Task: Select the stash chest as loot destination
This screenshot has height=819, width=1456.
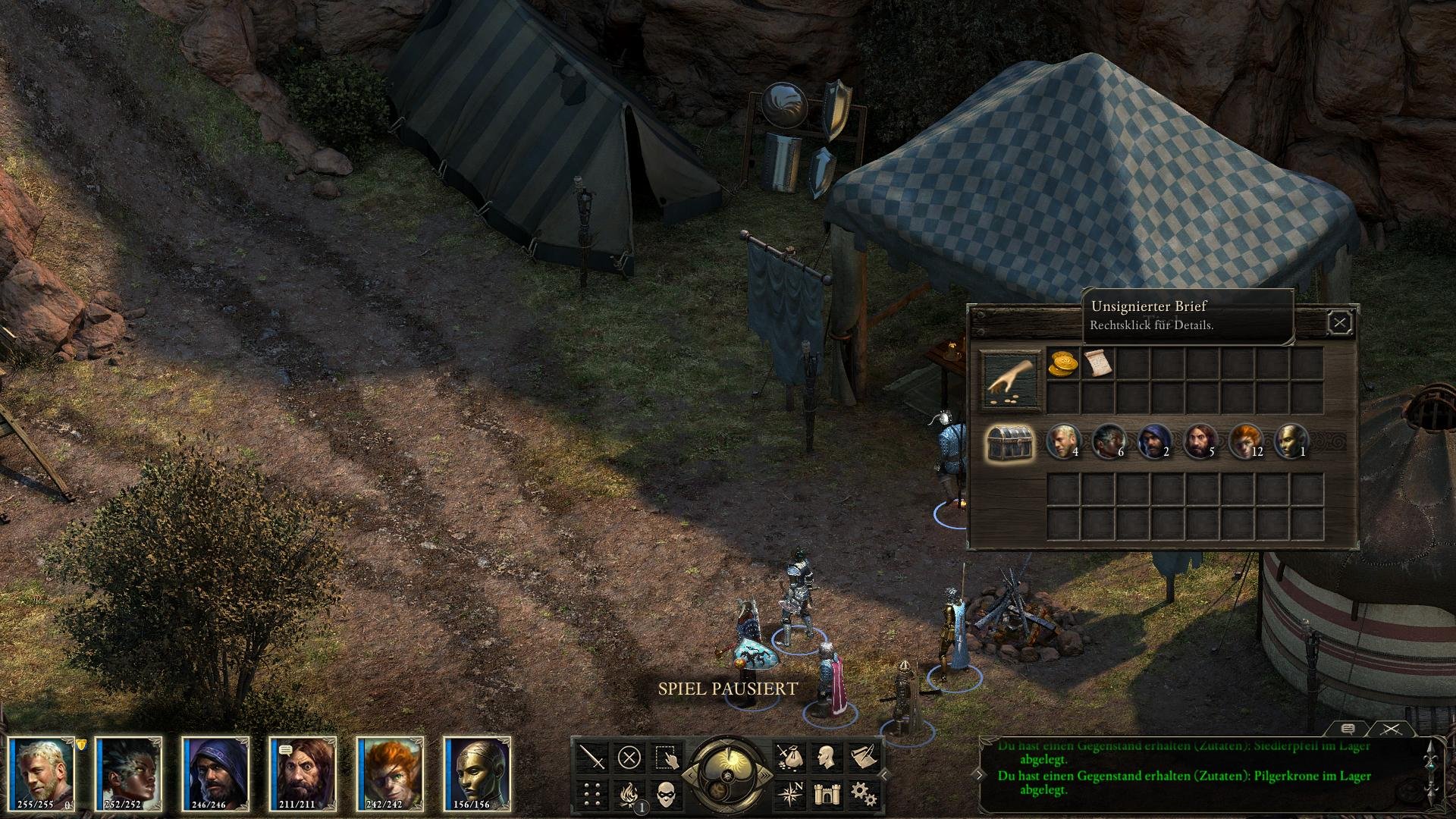Action: click(x=1009, y=442)
